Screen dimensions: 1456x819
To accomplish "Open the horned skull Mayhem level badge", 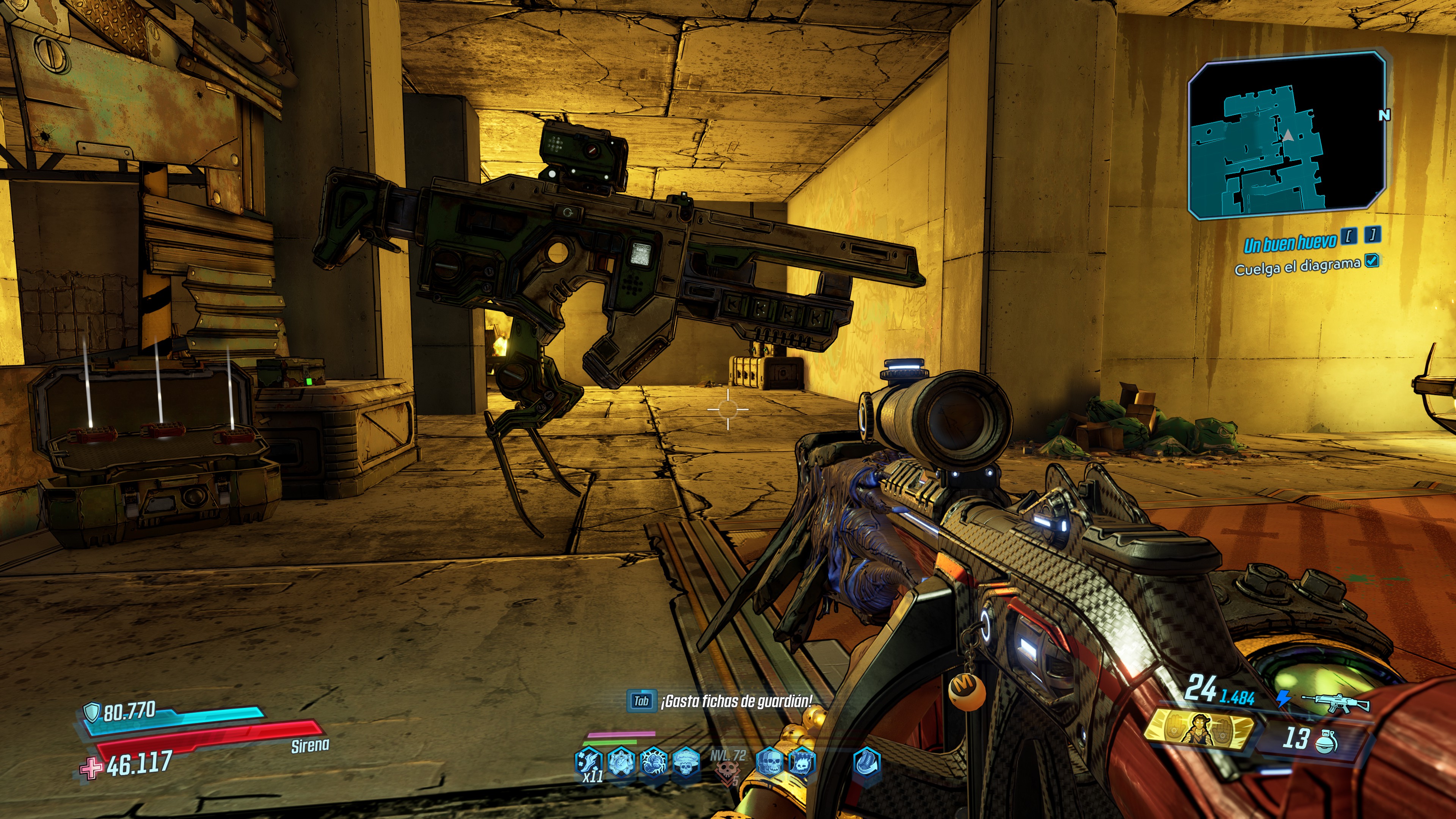I will coord(727,772).
